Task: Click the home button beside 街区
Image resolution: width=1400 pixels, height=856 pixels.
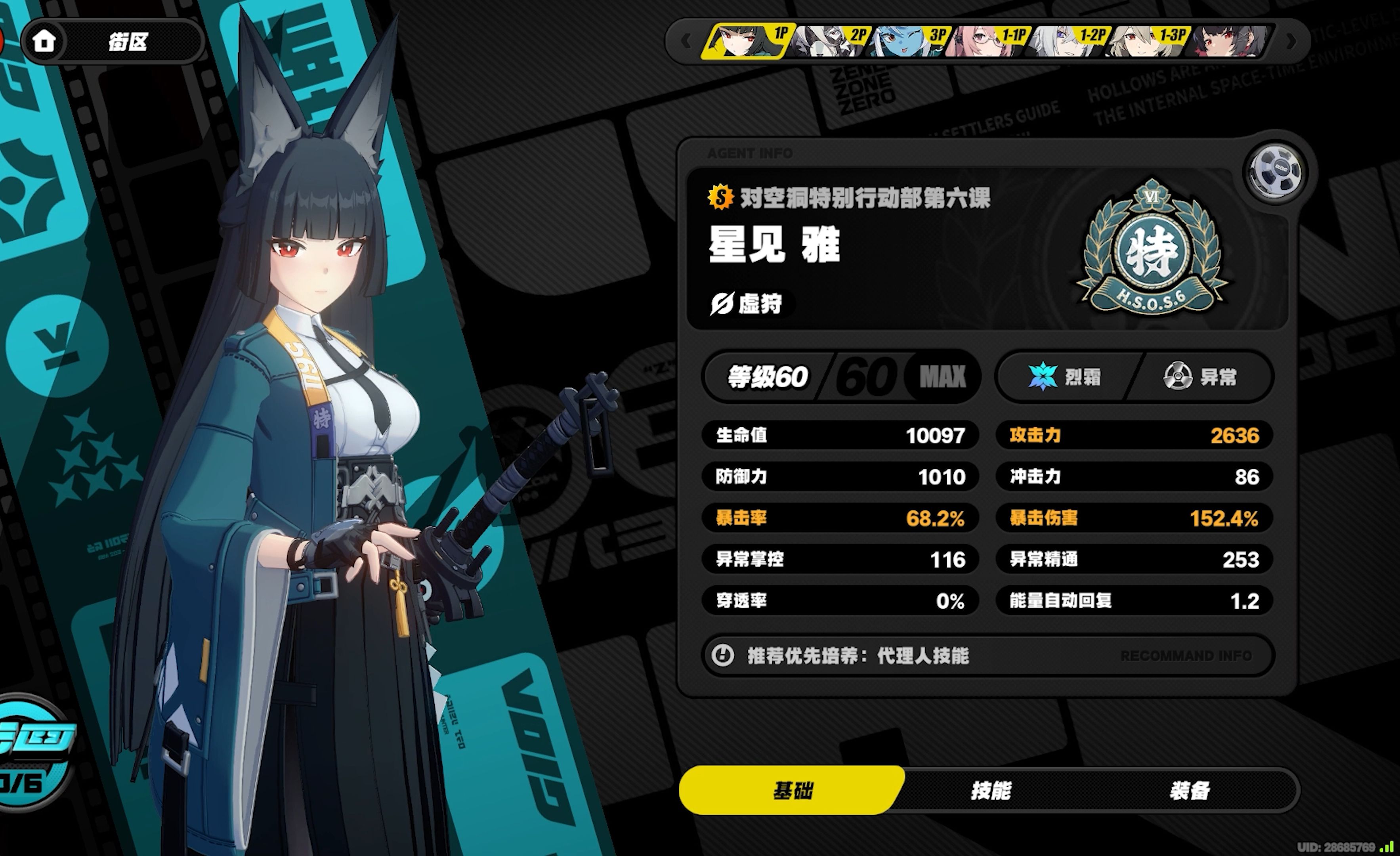Action: coord(44,41)
